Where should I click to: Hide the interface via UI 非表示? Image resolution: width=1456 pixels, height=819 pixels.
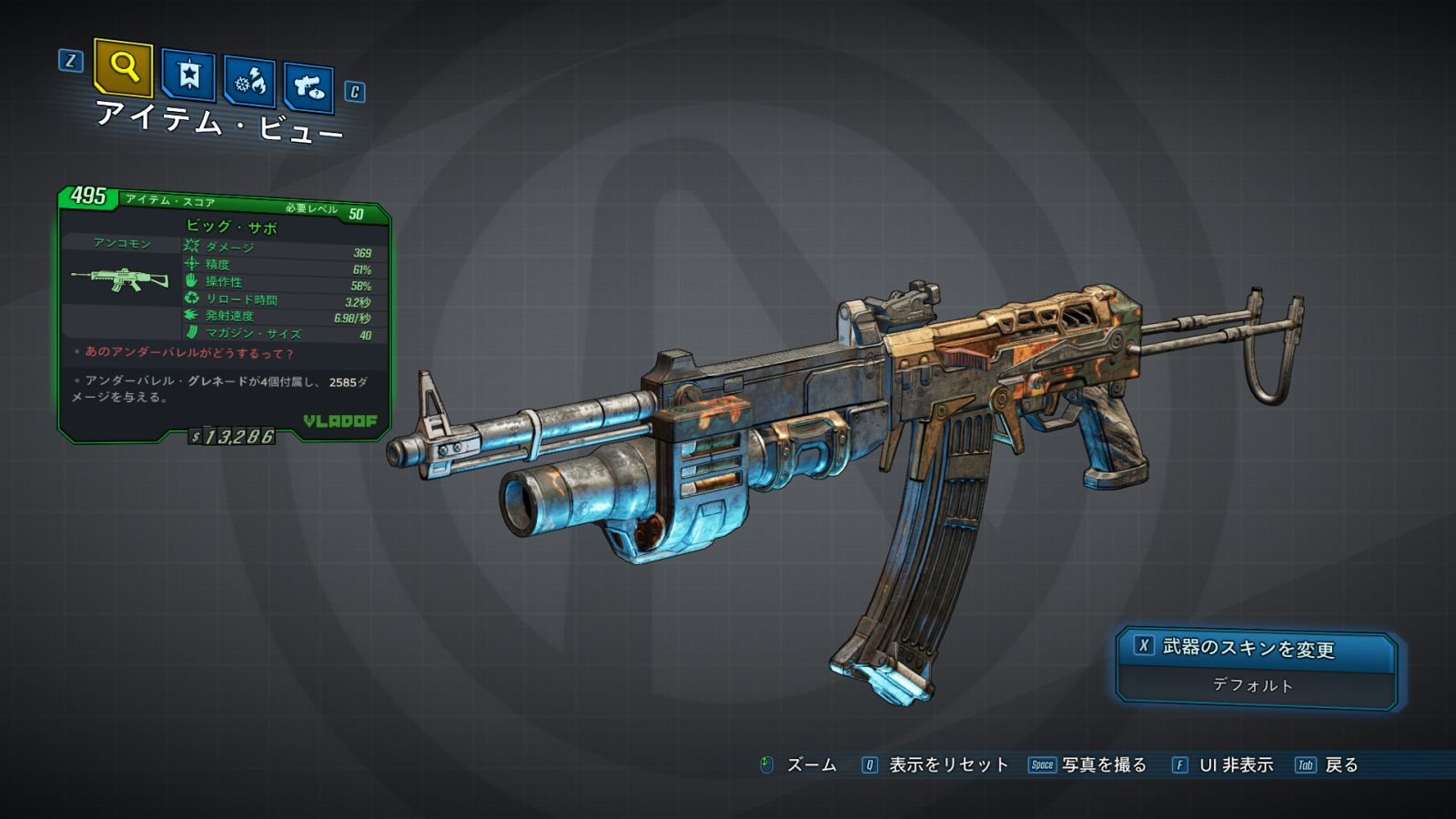click(x=1235, y=765)
